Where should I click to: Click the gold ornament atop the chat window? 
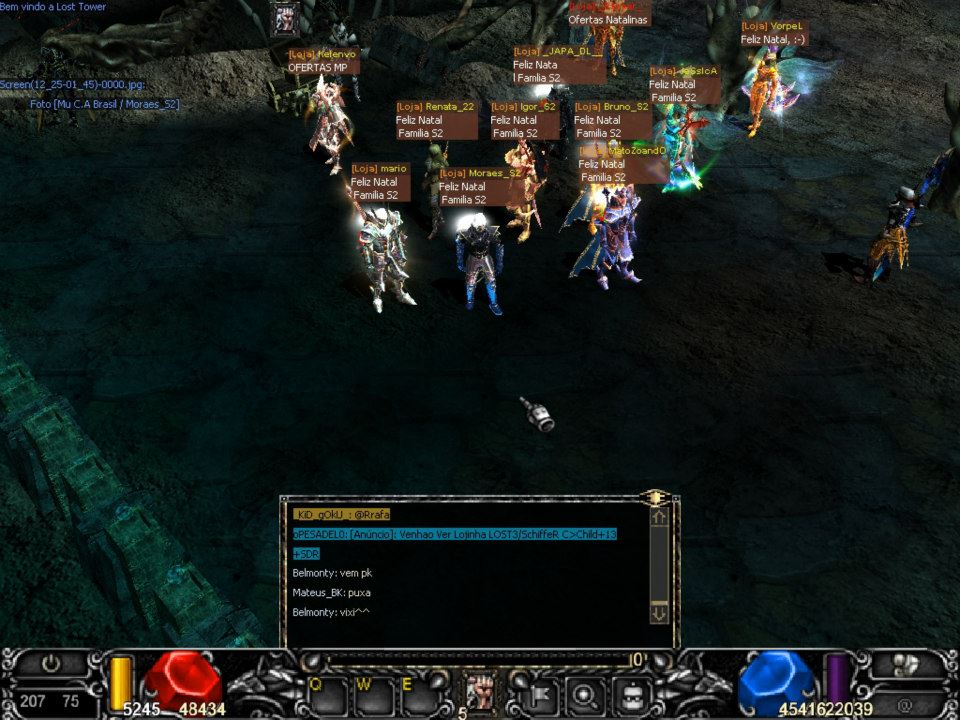pos(655,496)
